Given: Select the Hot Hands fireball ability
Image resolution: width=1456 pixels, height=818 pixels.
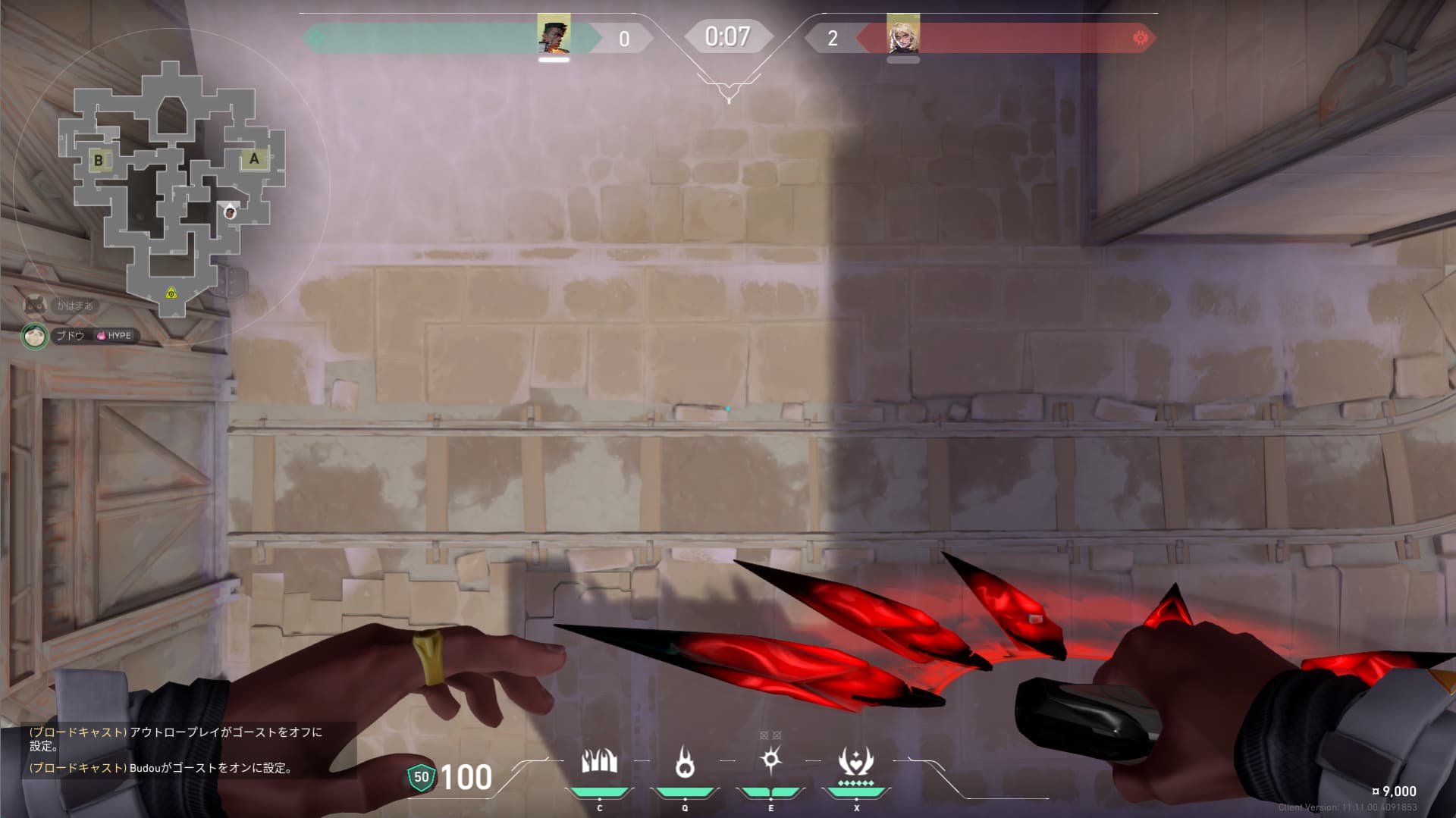Looking at the screenshot, I should (685, 761).
